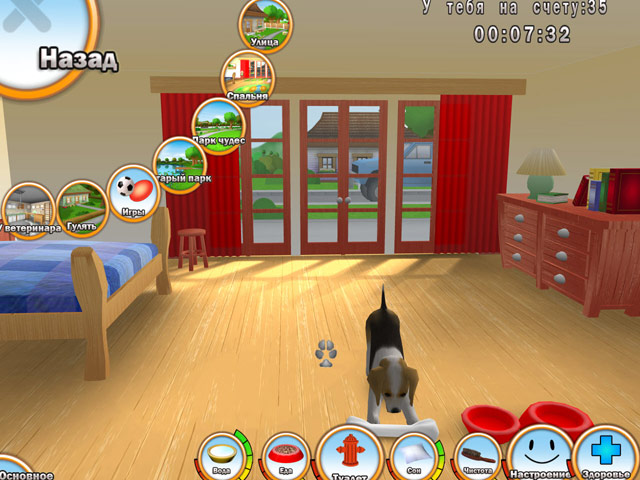Visit the vet via У ветеринара
640x480 pixels.
coord(28,210)
